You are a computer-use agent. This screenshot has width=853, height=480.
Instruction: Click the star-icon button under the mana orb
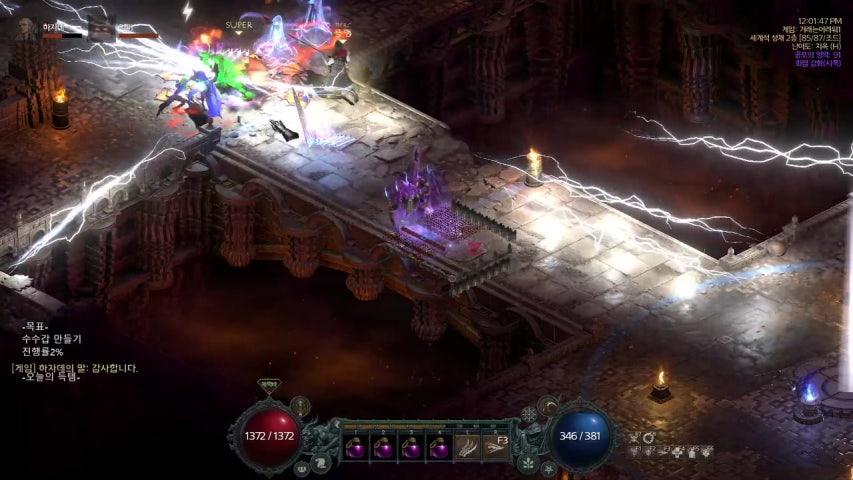(x=548, y=468)
